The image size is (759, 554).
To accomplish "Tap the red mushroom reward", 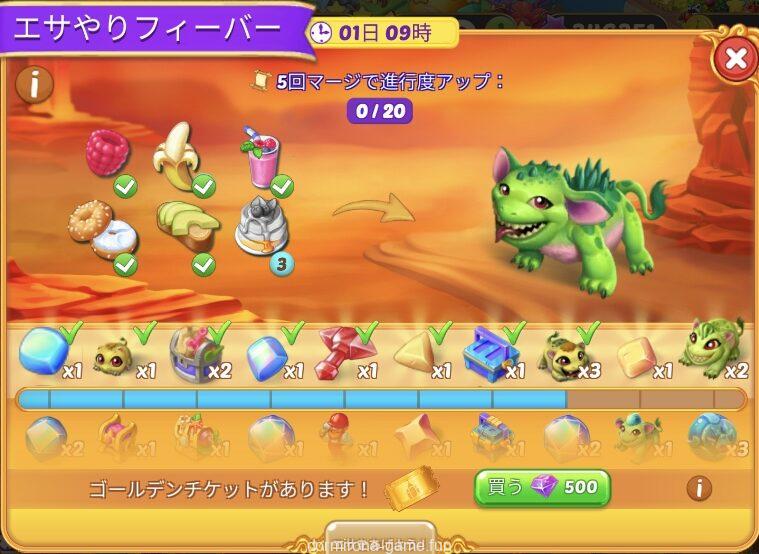I will [338, 351].
